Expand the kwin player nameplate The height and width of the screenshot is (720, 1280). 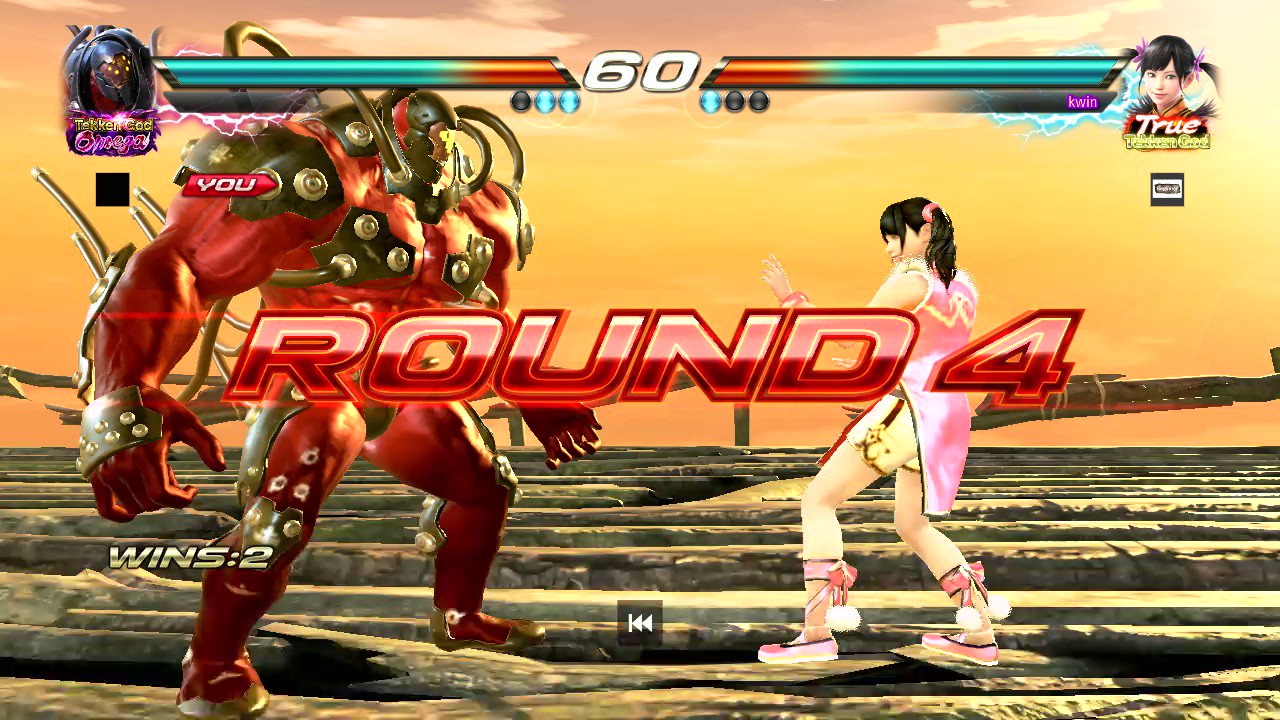[x=1082, y=101]
